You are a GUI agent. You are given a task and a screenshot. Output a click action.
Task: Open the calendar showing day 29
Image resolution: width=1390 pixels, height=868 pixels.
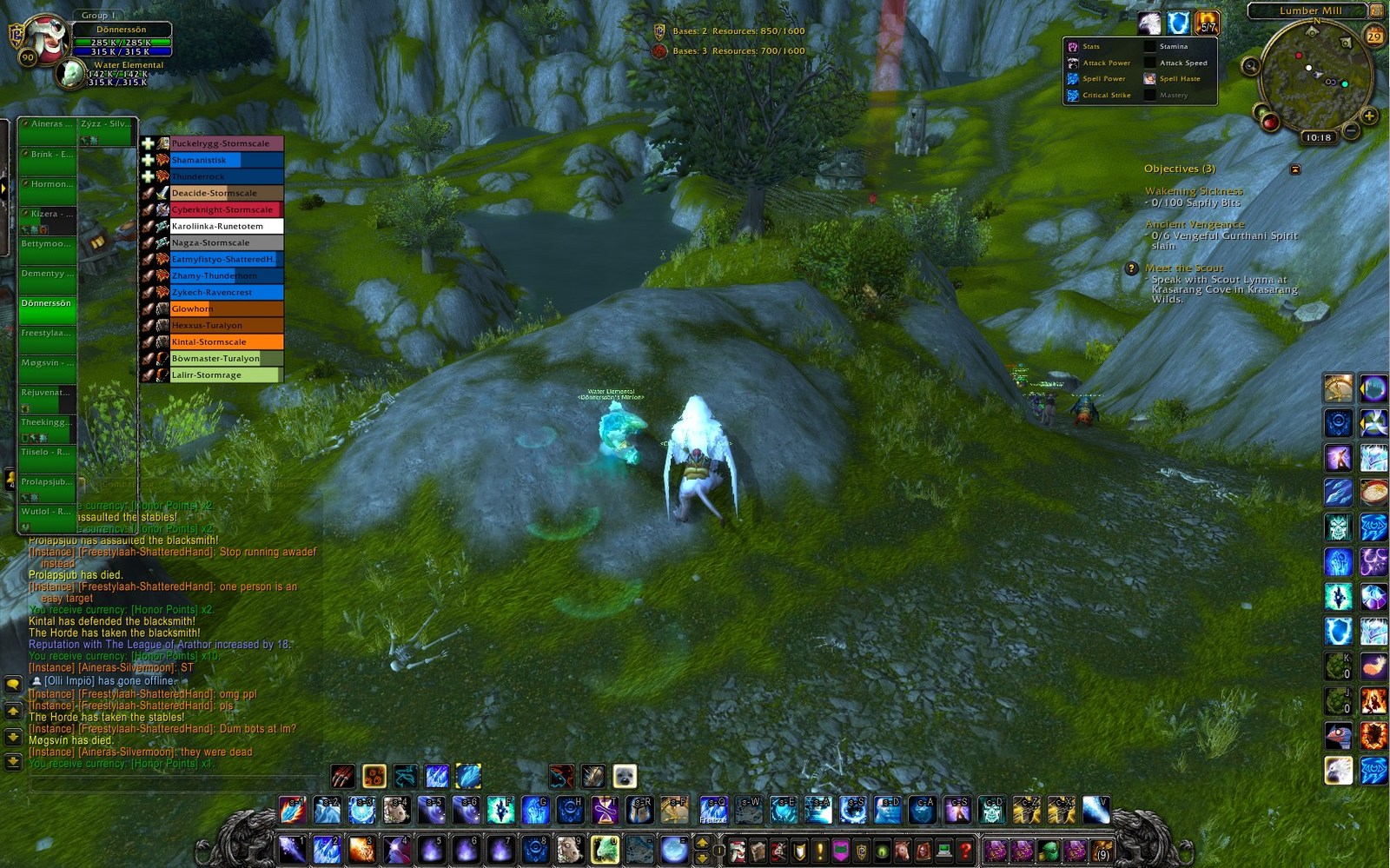[1373, 36]
